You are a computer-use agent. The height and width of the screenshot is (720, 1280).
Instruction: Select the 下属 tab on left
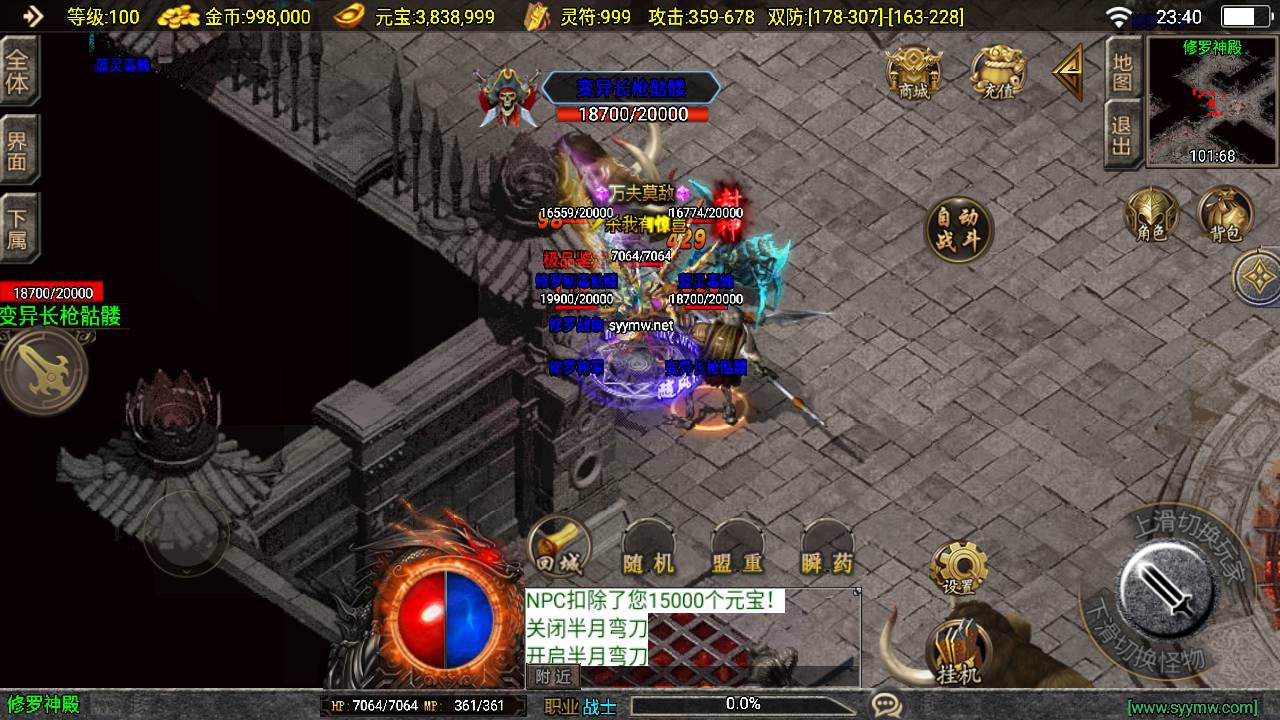pos(18,230)
